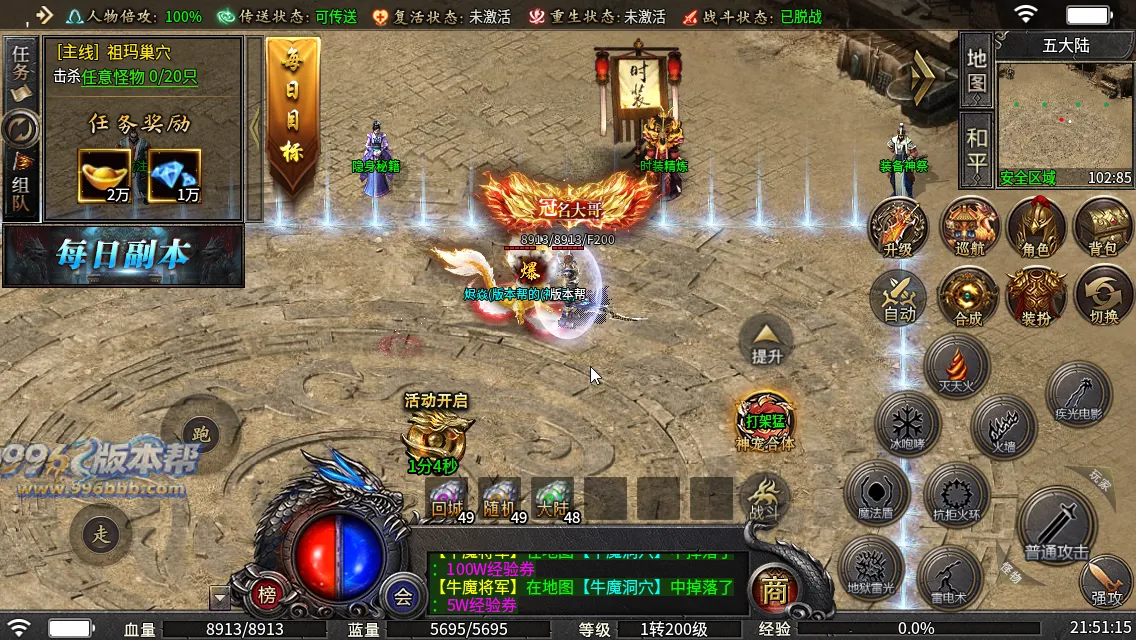Open the 地图 map button
Viewport: 1136px width, 640px height.
click(x=976, y=70)
